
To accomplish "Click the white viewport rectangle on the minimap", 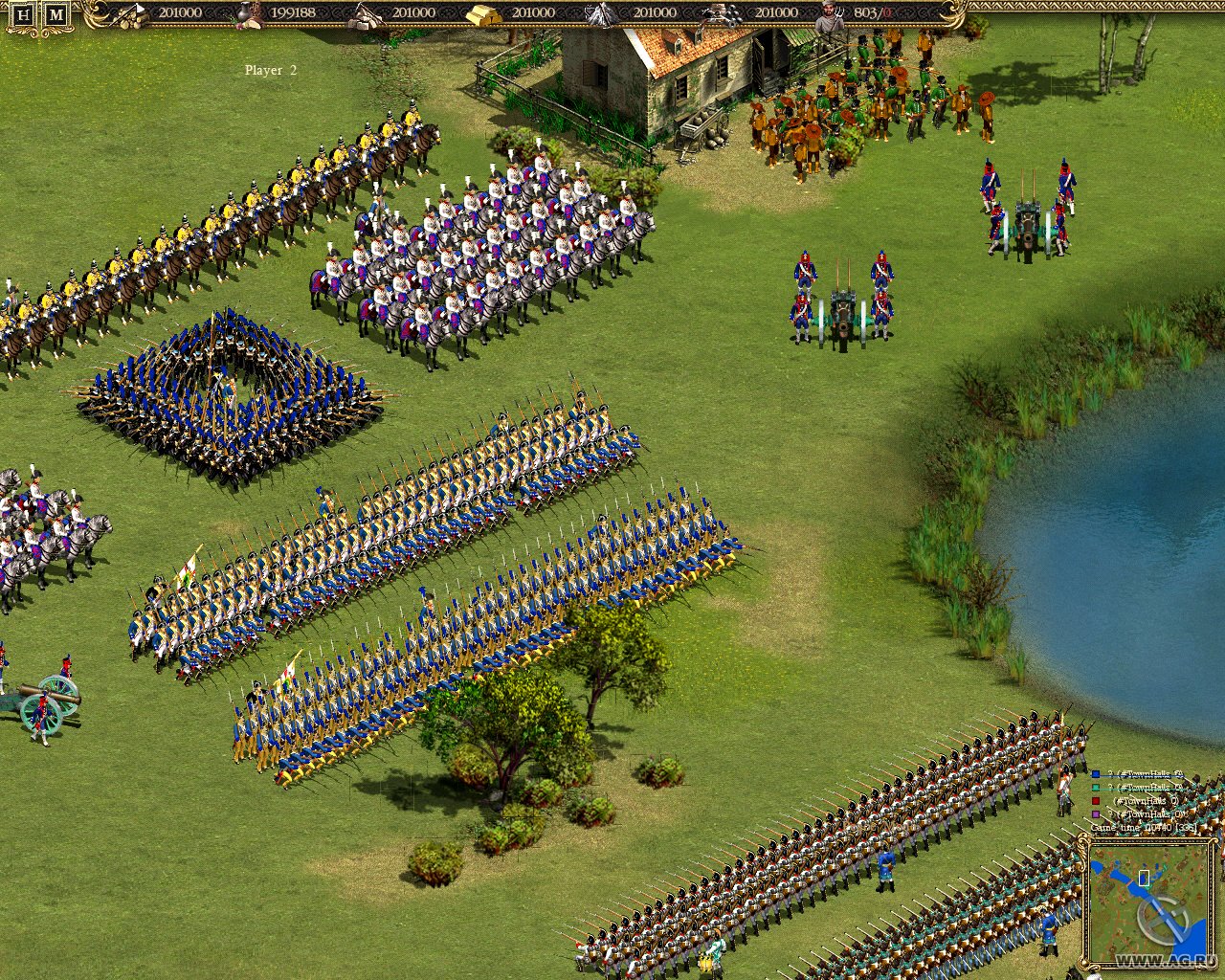I will (x=1146, y=876).
